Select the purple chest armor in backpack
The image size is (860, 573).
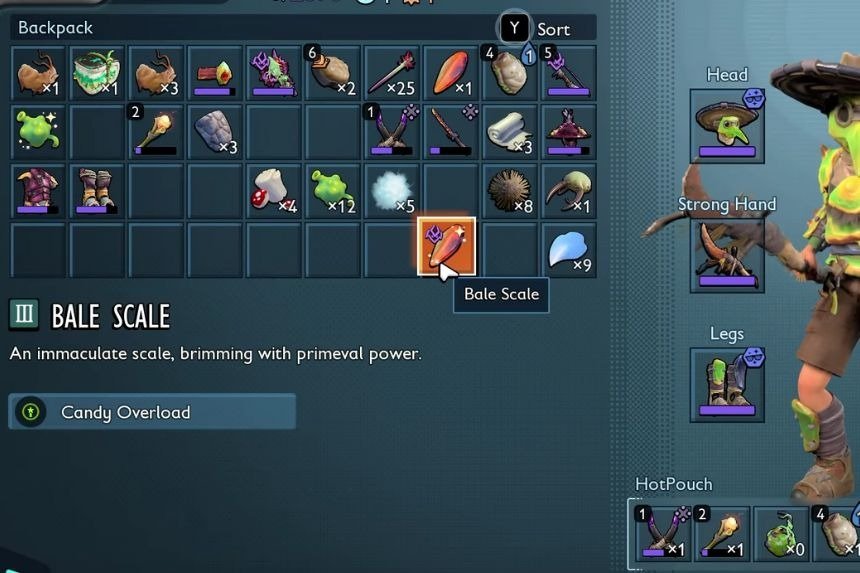[x=39, y=190]
